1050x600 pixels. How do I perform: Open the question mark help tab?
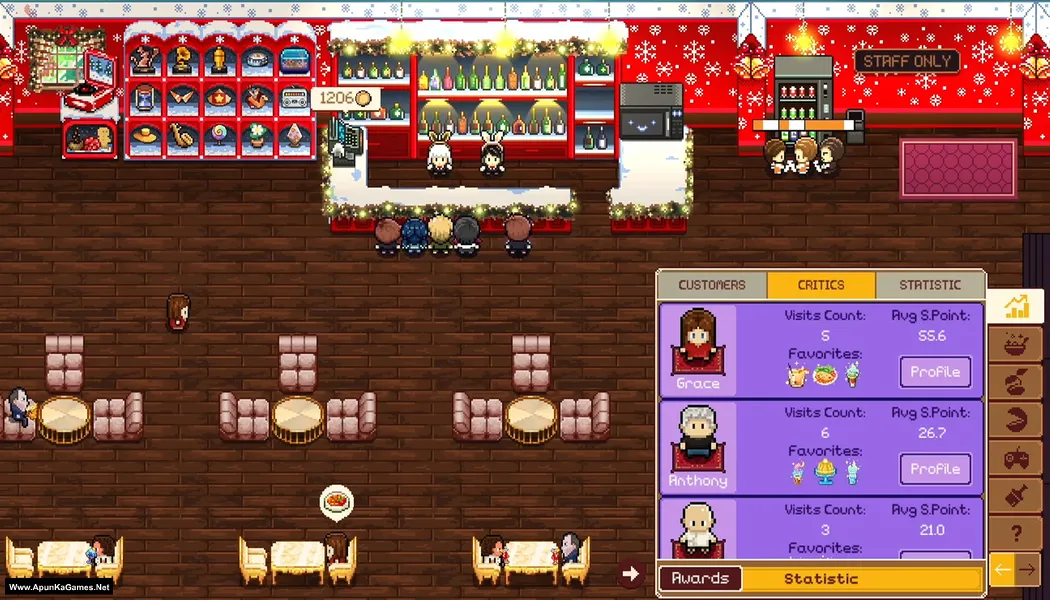point(1016,535)
